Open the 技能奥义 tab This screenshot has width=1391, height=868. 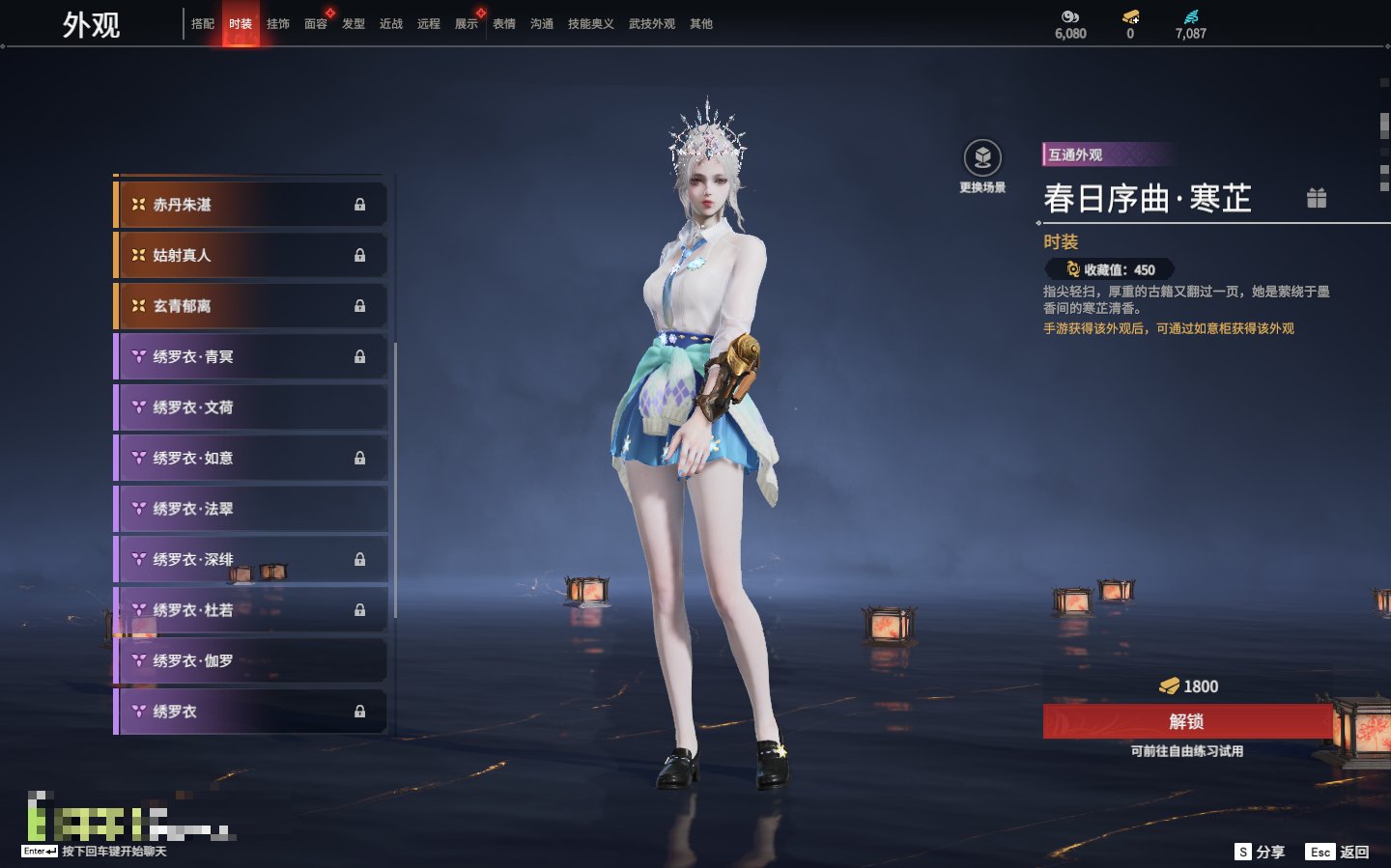tap(590, 24)
